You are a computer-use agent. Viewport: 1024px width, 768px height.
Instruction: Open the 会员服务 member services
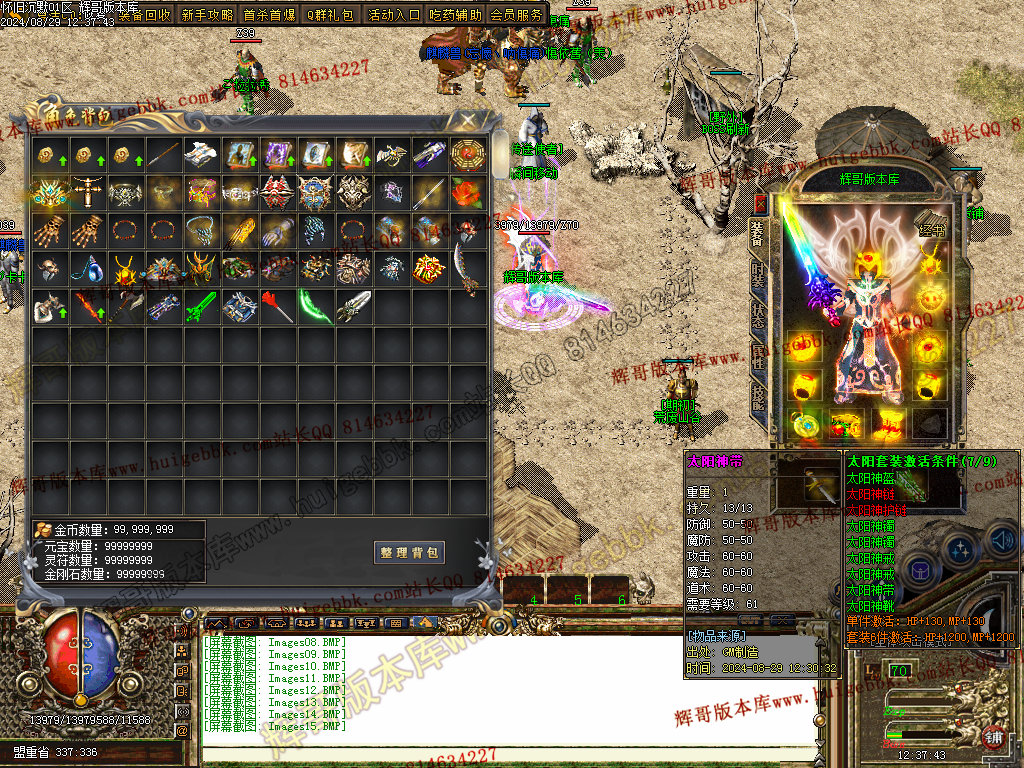coord(517,15)
